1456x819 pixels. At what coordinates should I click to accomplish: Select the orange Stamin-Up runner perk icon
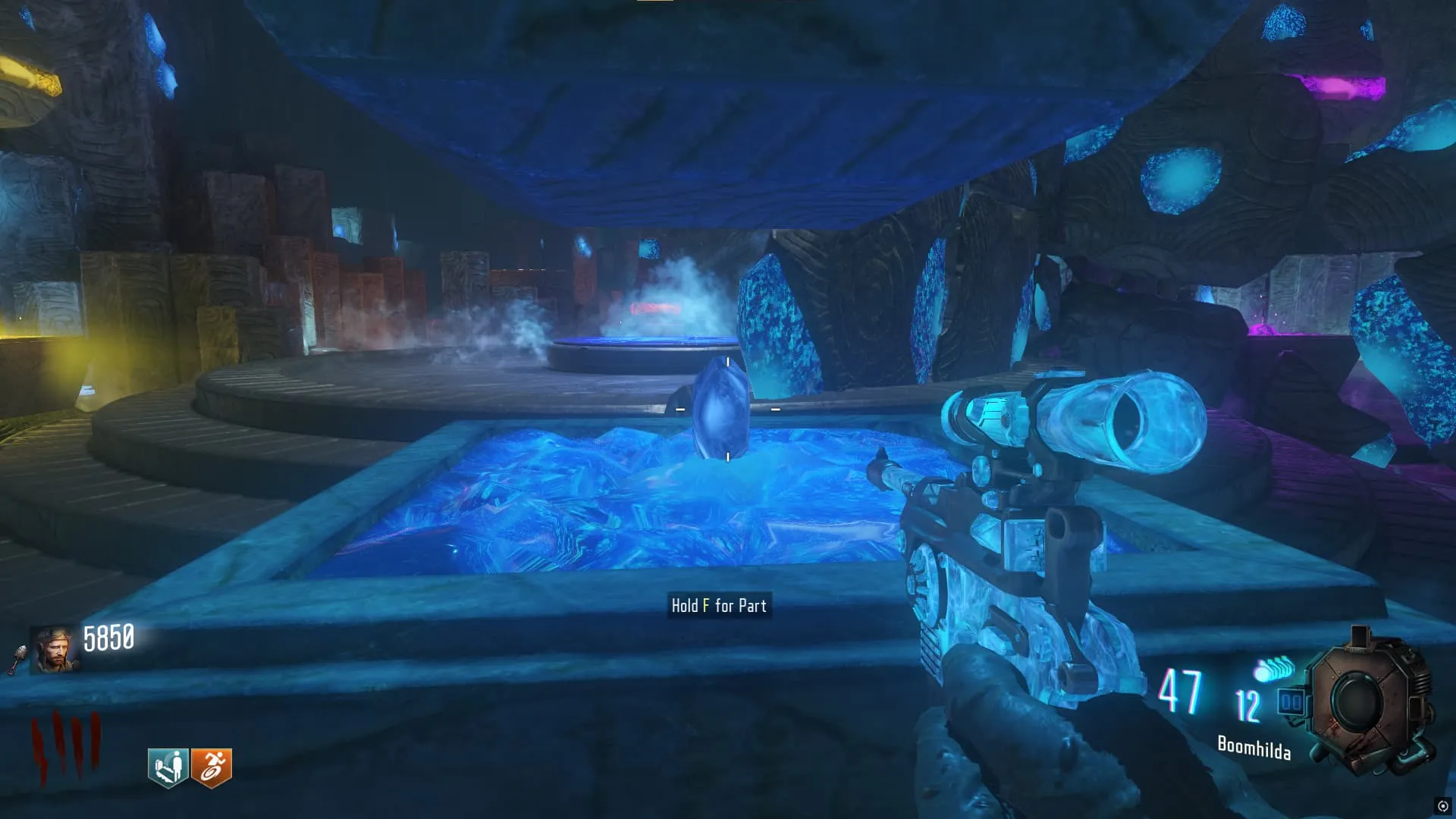[212, 767]
